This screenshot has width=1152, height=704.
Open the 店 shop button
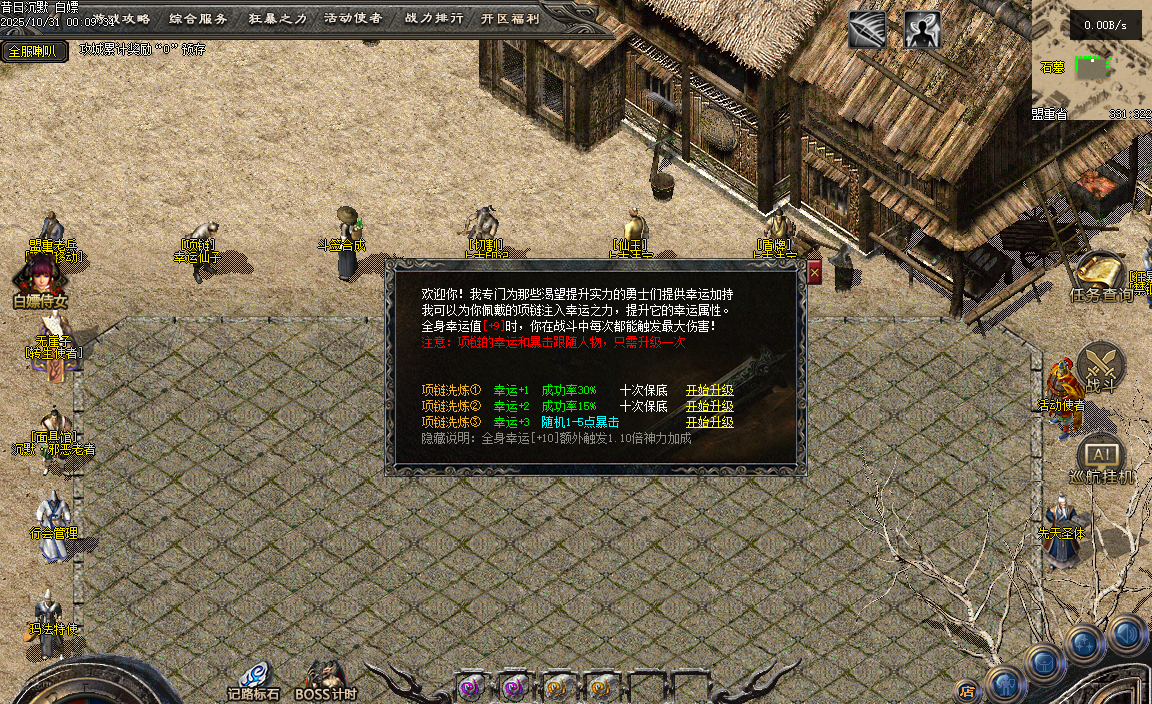[966, 689]
